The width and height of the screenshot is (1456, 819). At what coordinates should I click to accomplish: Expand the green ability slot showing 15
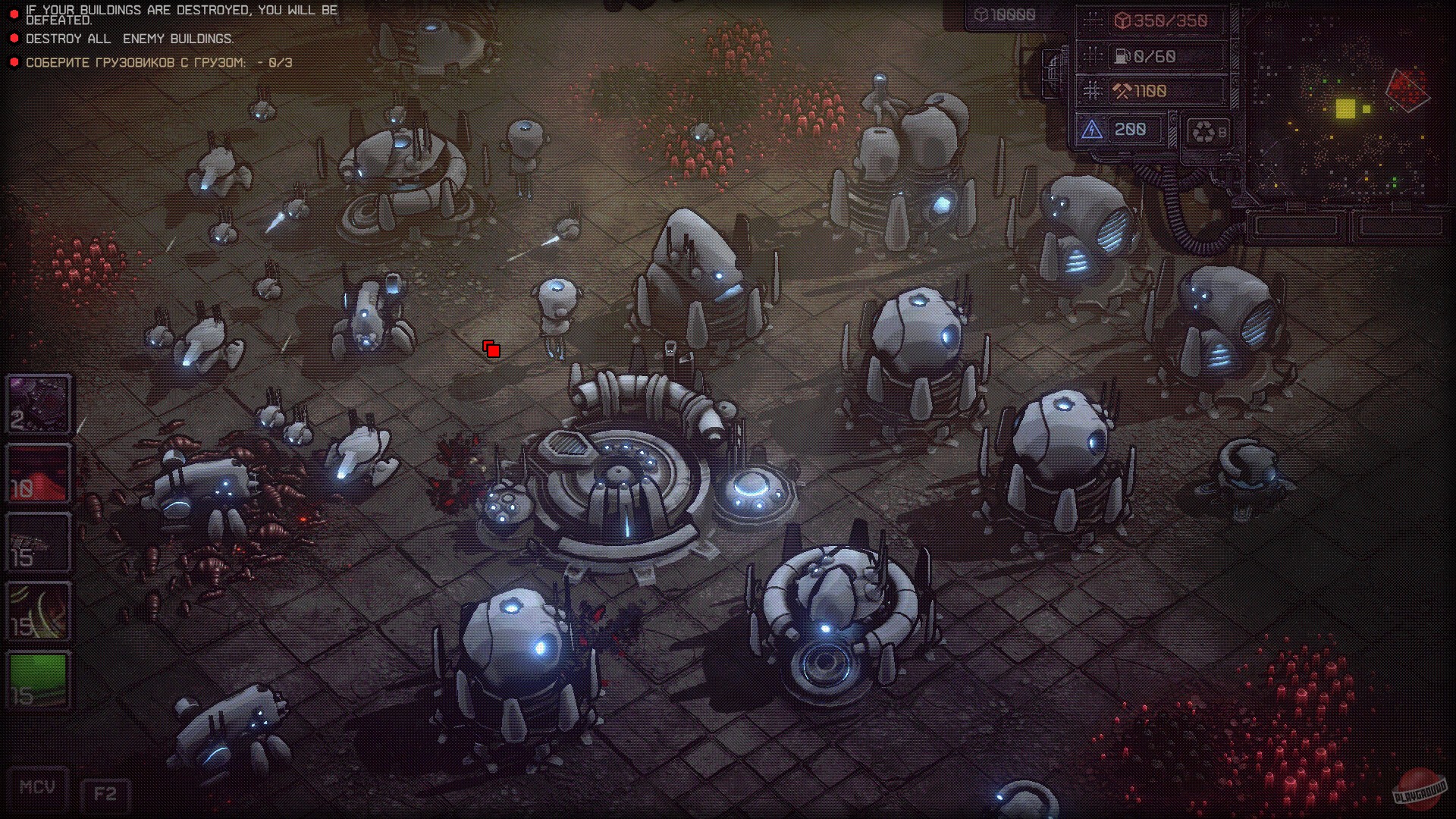(38, 679)
